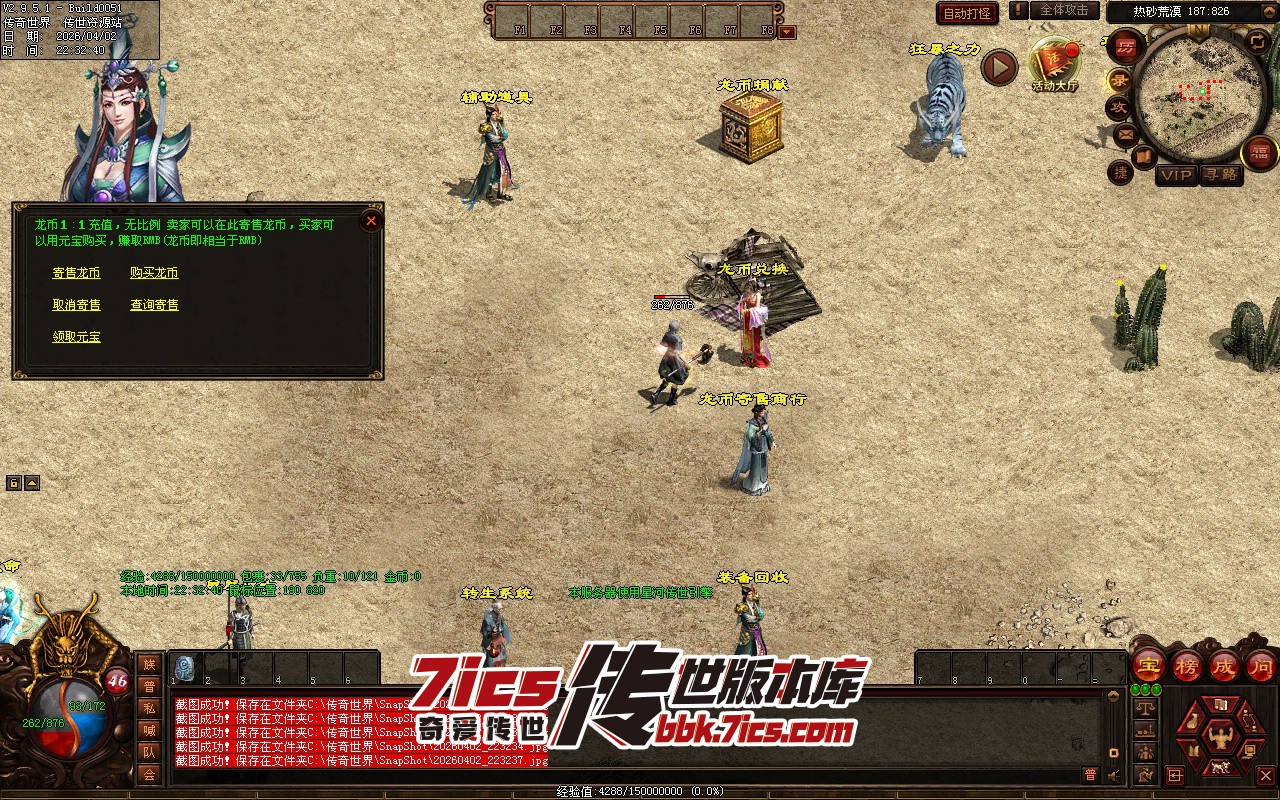Viewport: 1280px width, 800px height.
Task: Choose the 寄售龙币 option
Action: click(76, 273)
